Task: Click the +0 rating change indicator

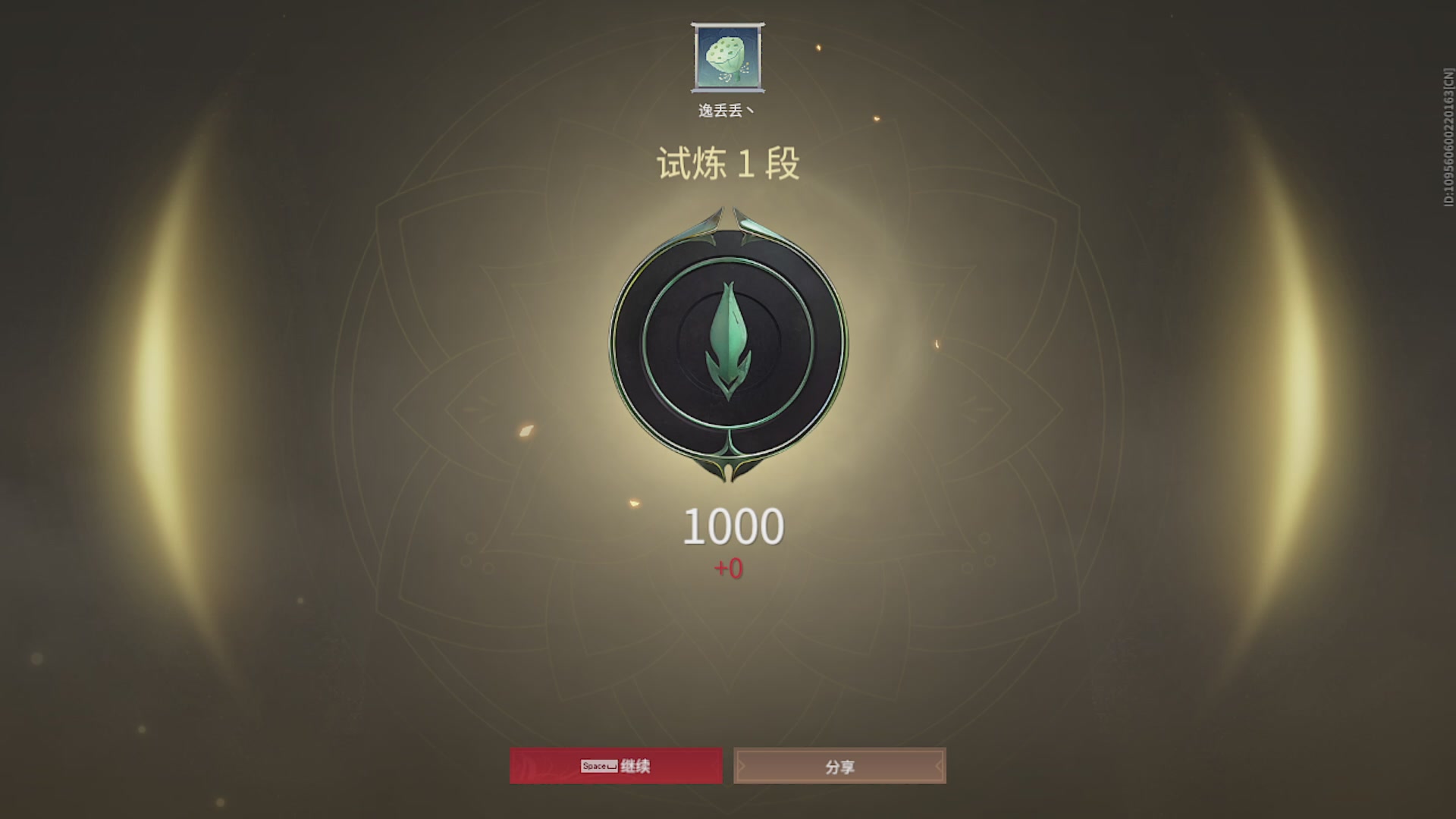Action: coord(727,566)
